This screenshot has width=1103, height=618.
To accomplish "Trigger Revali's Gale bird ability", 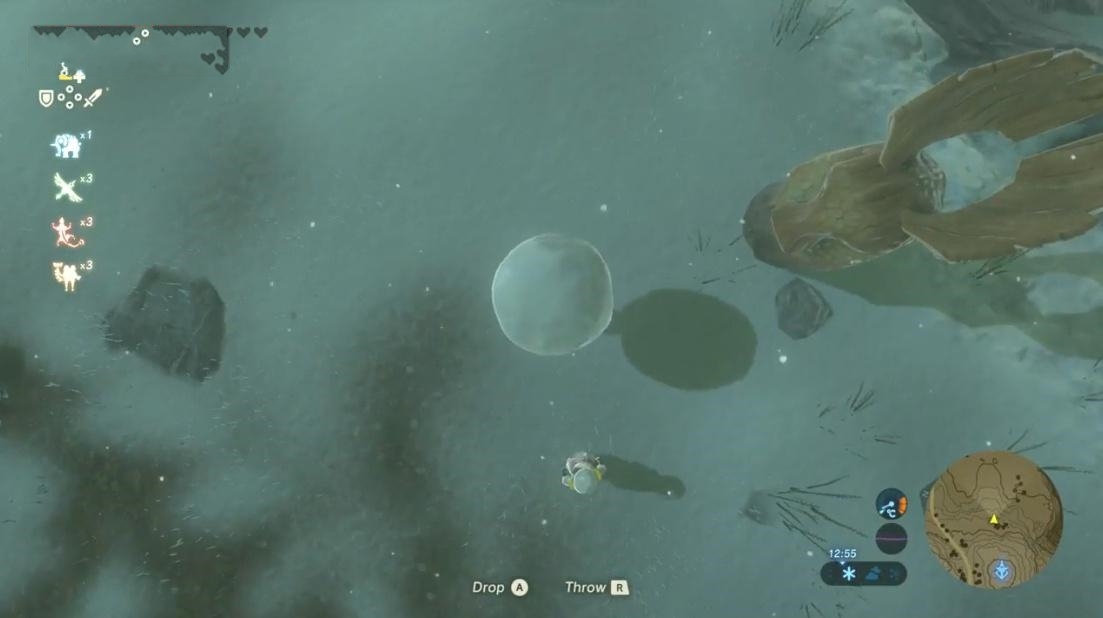I will pos(66,187).
